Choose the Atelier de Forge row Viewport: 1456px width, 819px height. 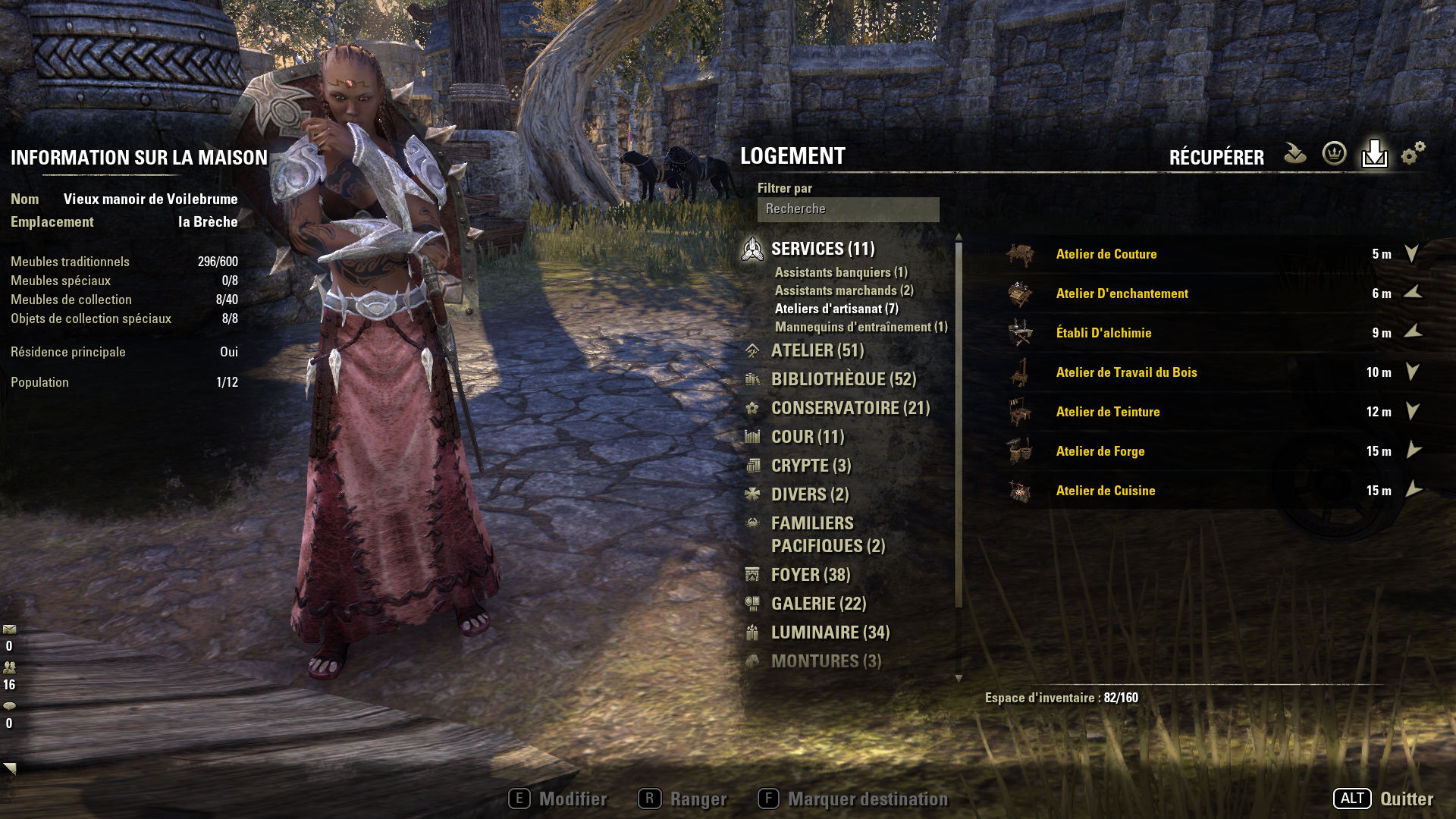[1100, 452]
